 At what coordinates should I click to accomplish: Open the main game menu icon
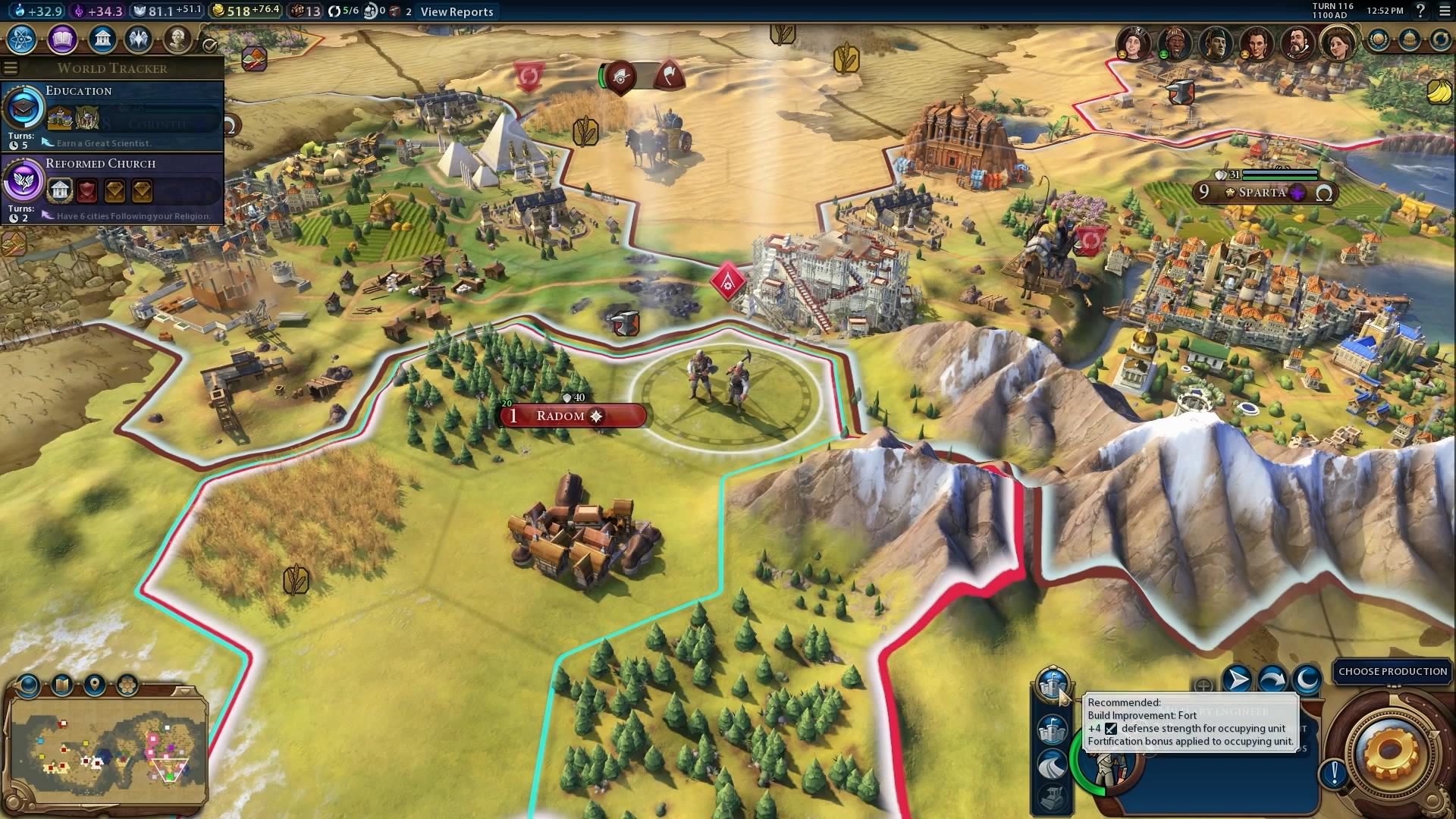[1443, 11]
